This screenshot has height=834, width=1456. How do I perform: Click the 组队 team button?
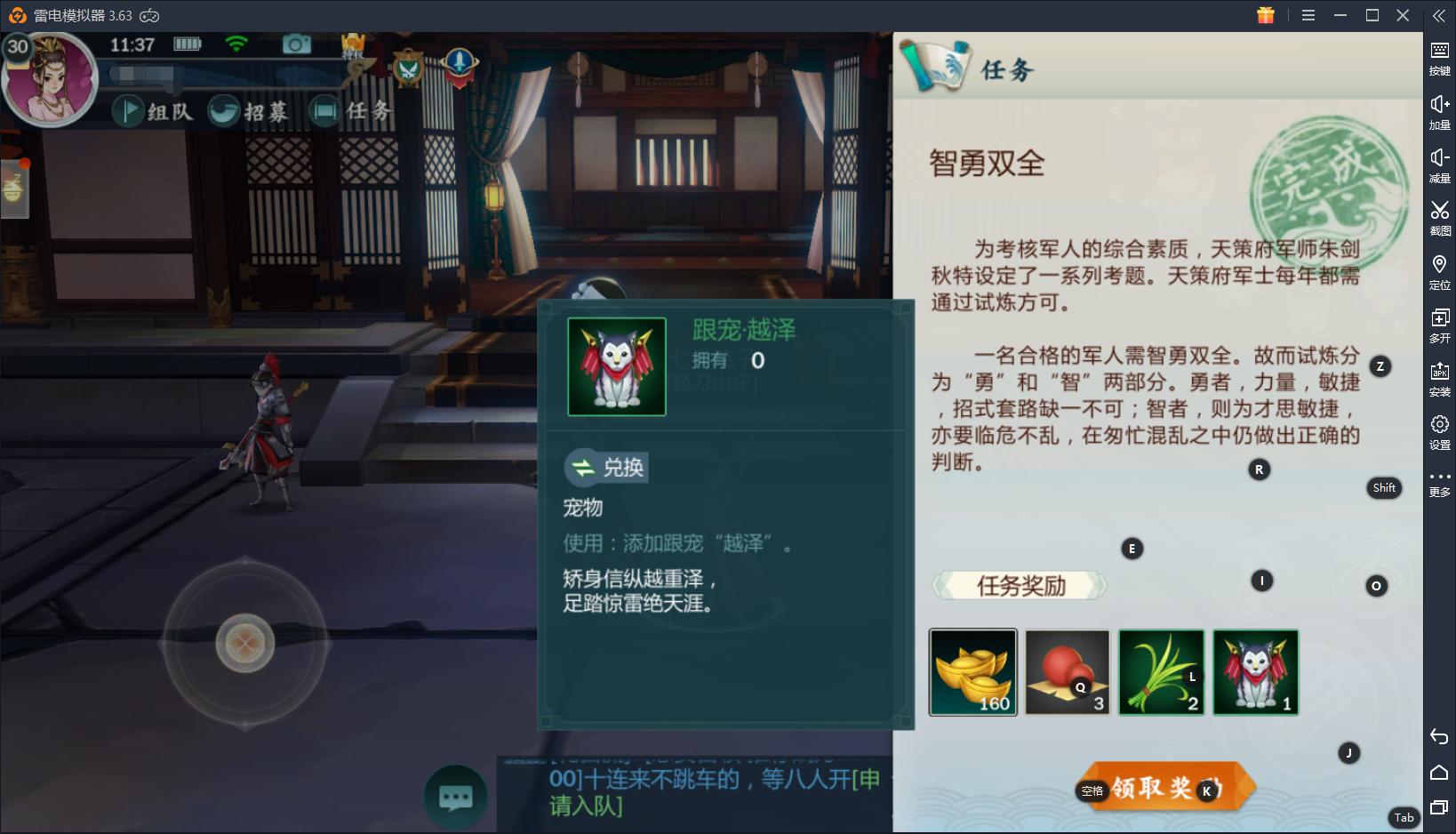(x=155, y=111)
